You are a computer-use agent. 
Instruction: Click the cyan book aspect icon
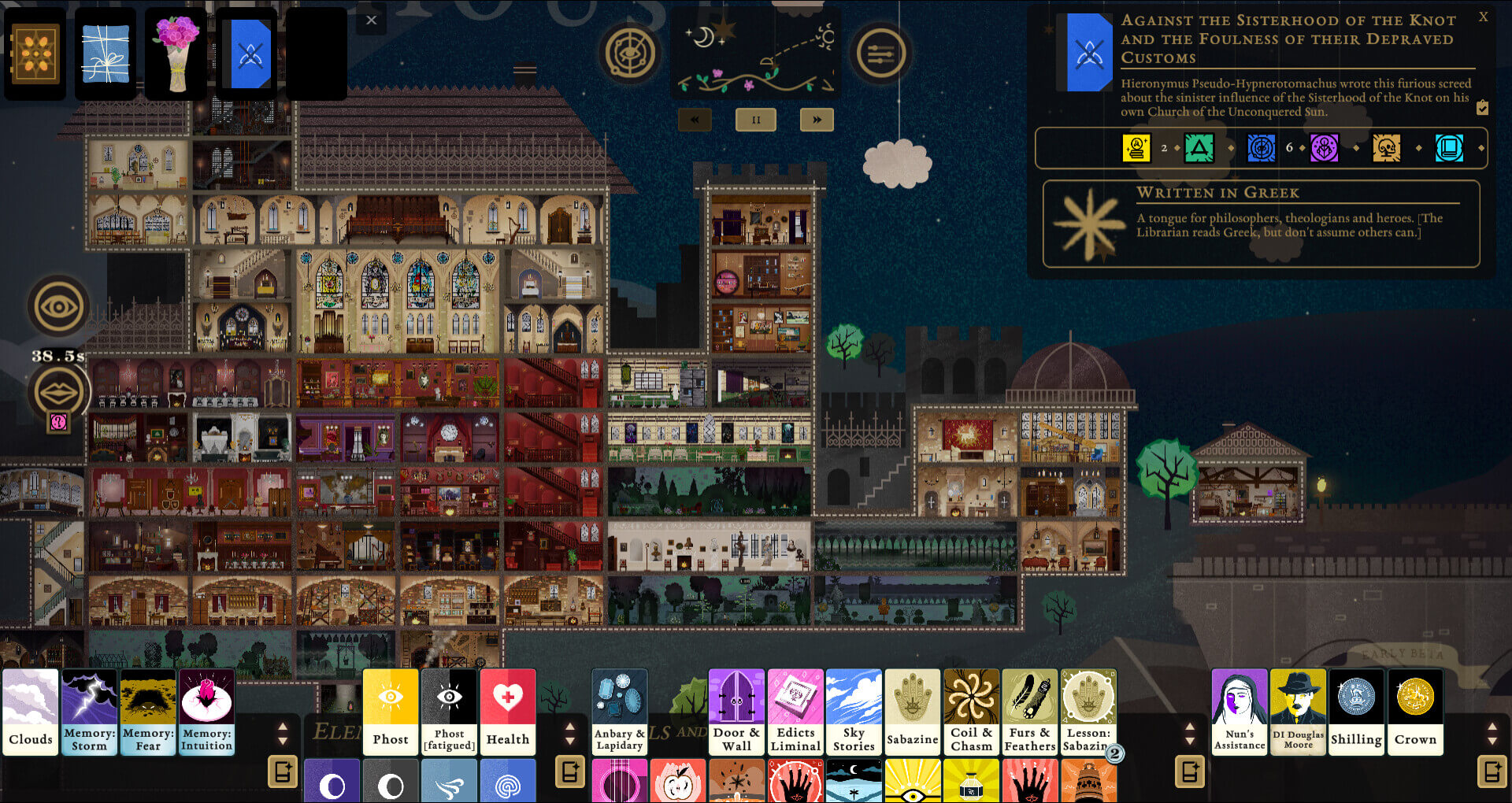pyautogui.click(x=1450, y=147)
